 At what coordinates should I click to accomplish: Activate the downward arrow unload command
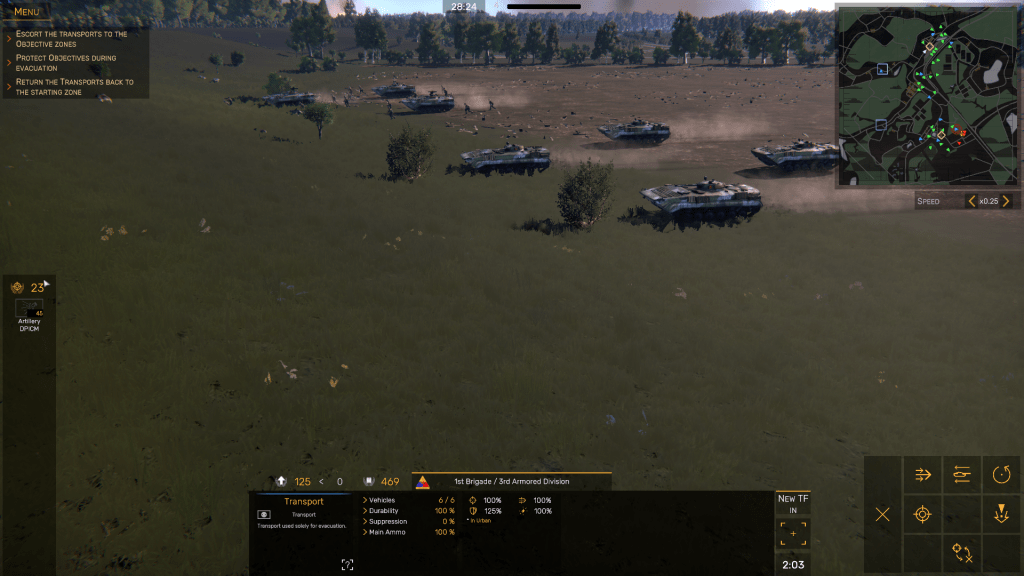[1002, 515]
